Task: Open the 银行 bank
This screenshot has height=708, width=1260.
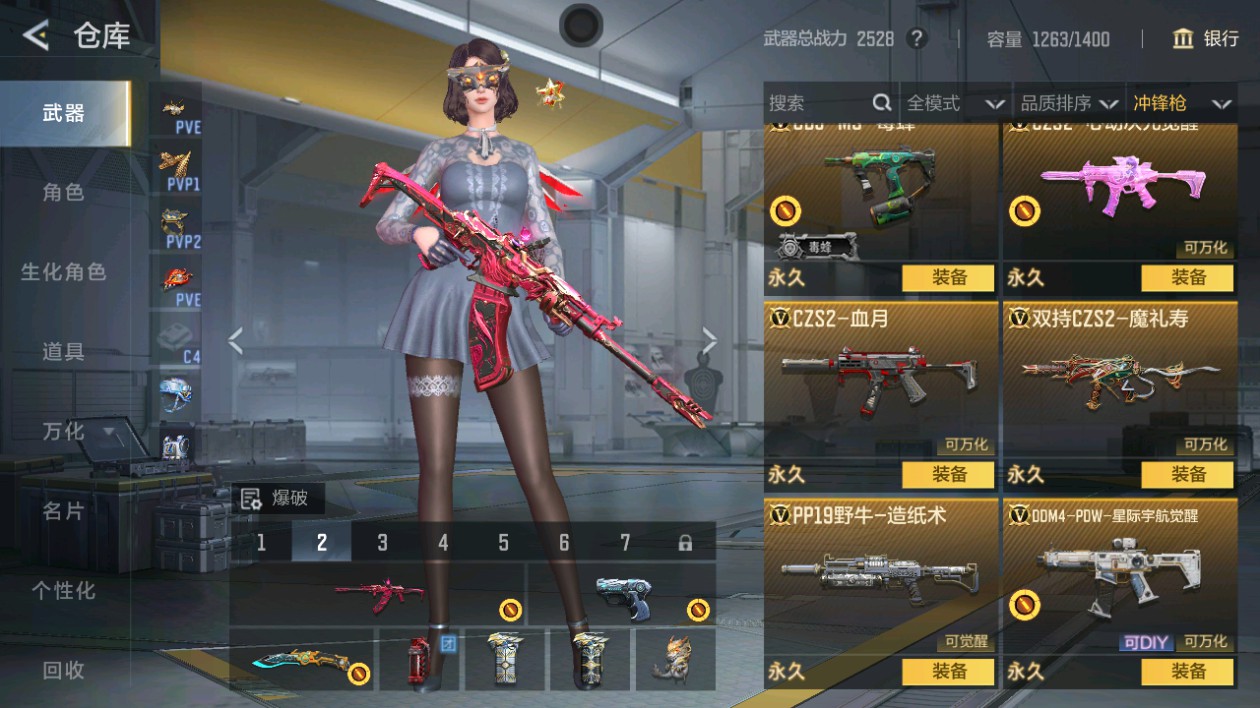Action: [x=1206, y=39]
